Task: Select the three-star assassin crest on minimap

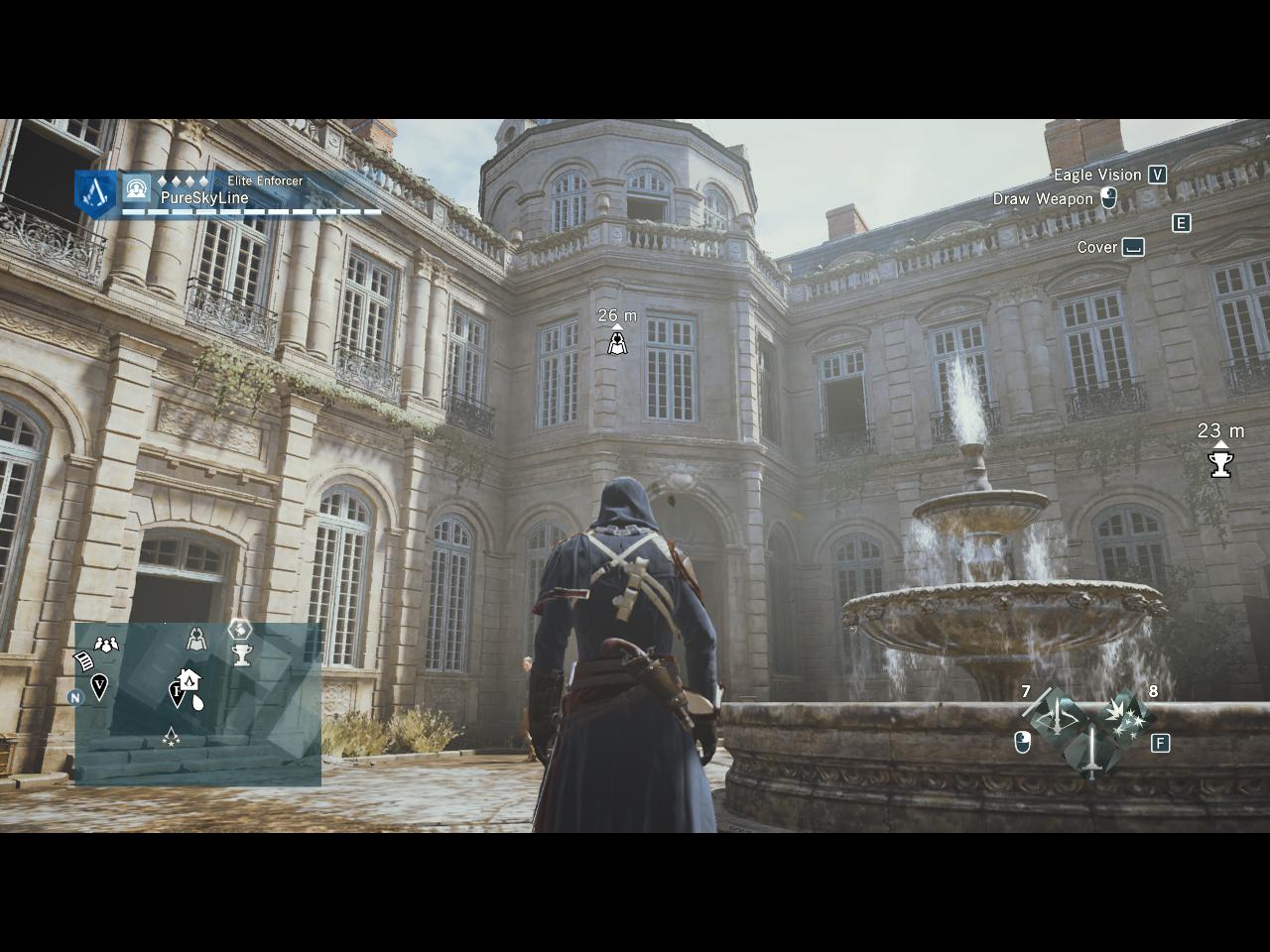Action: (x=172, y=736)
